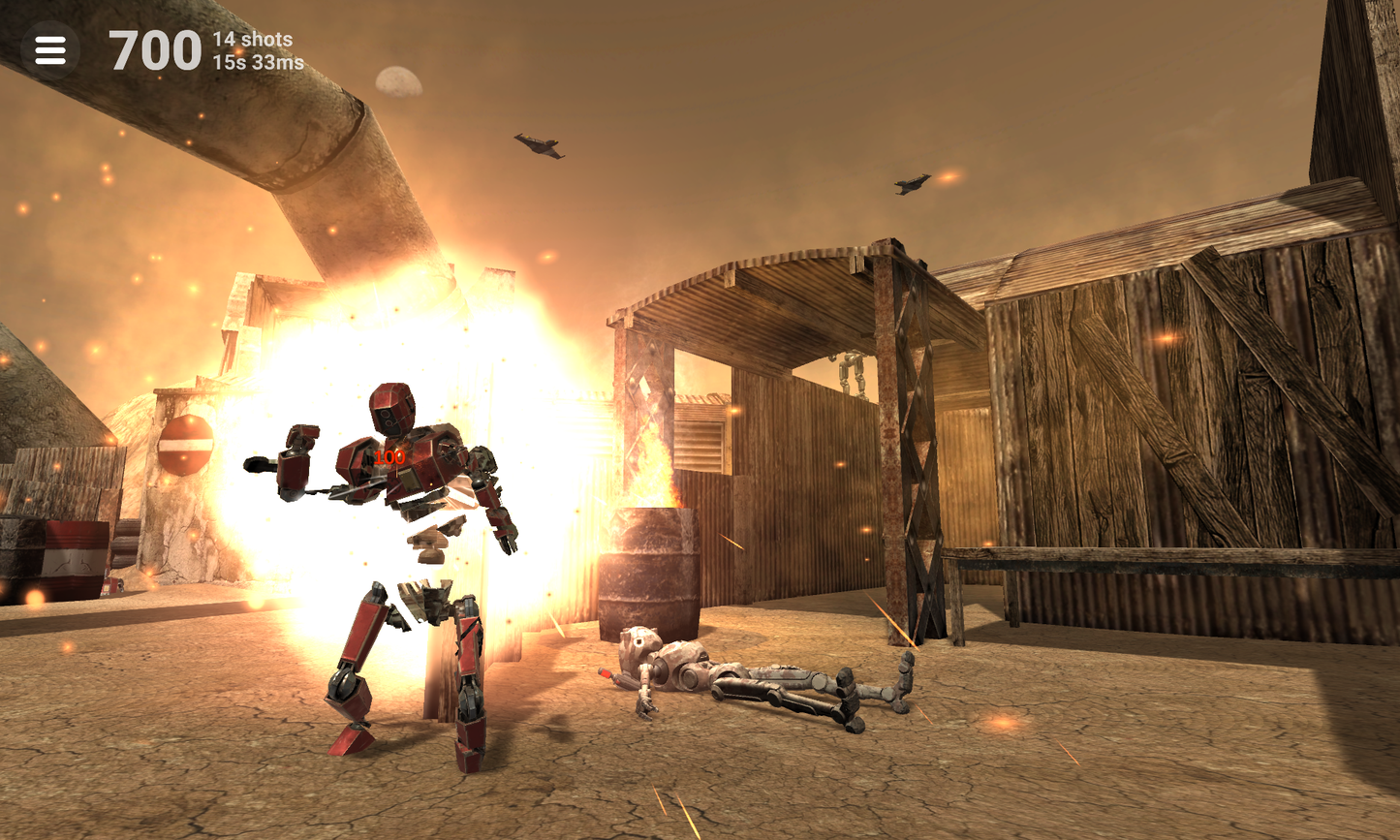Open the hamburger menu button
Viewport: 1400px width, 840px height.
[x=50, y=50]
